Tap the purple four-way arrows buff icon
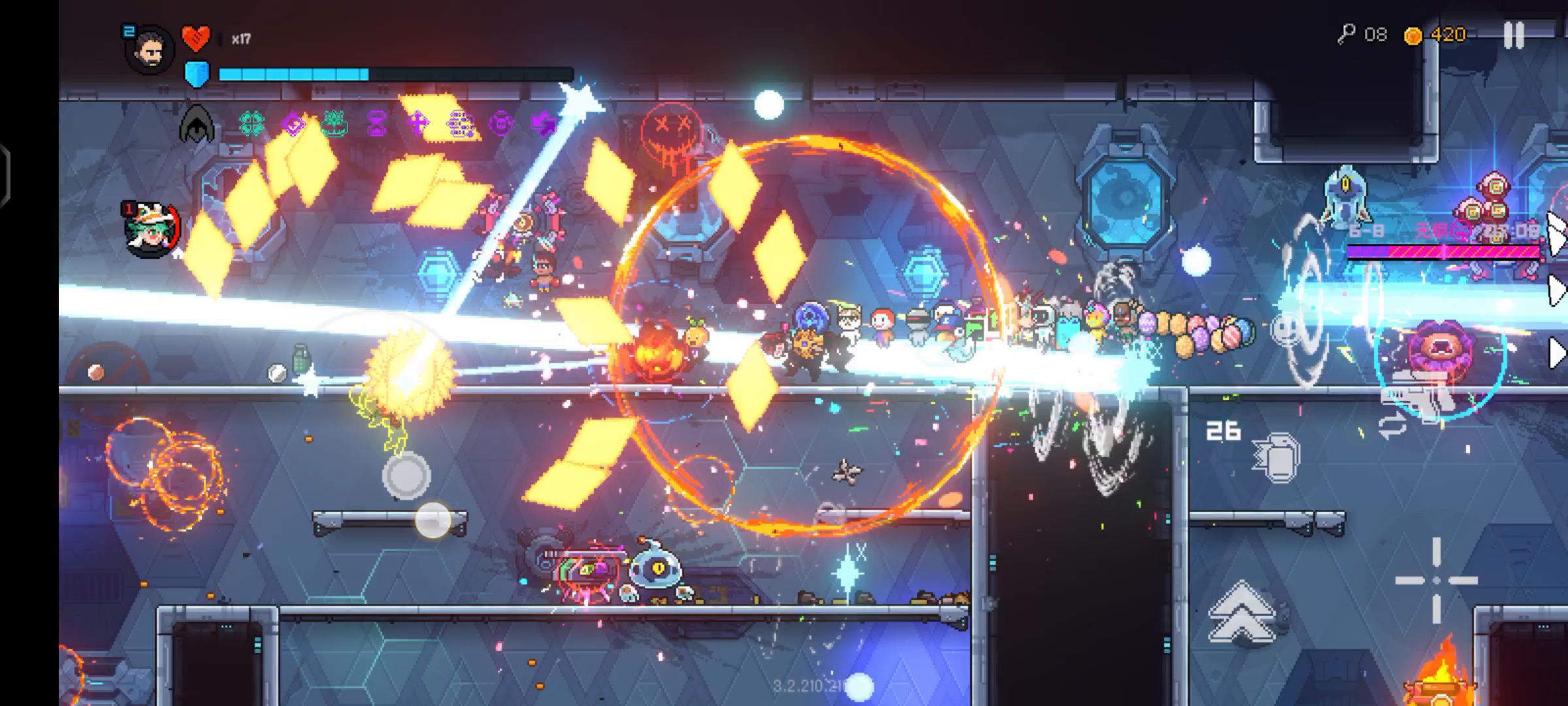Screen dimensions: 1568x706 pyautogui.click(x=418, y=122)
